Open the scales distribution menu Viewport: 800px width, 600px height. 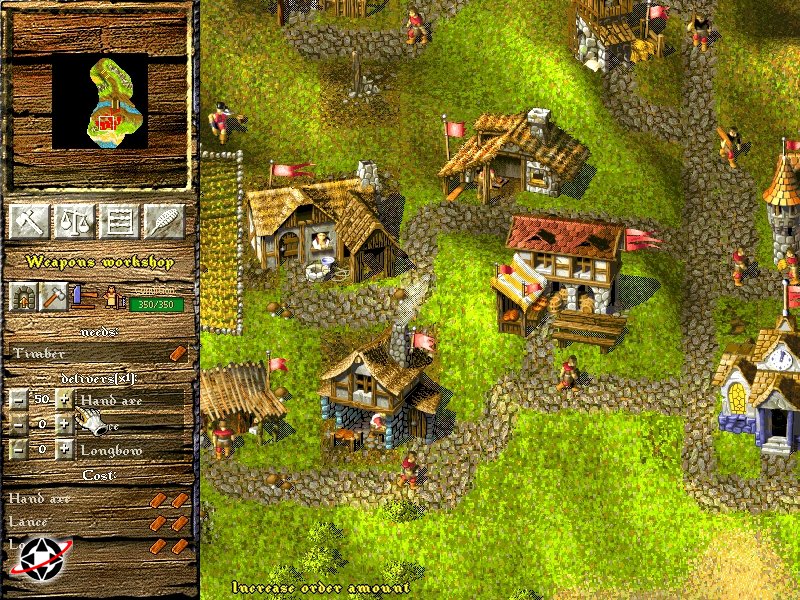[x=72, y=220]
